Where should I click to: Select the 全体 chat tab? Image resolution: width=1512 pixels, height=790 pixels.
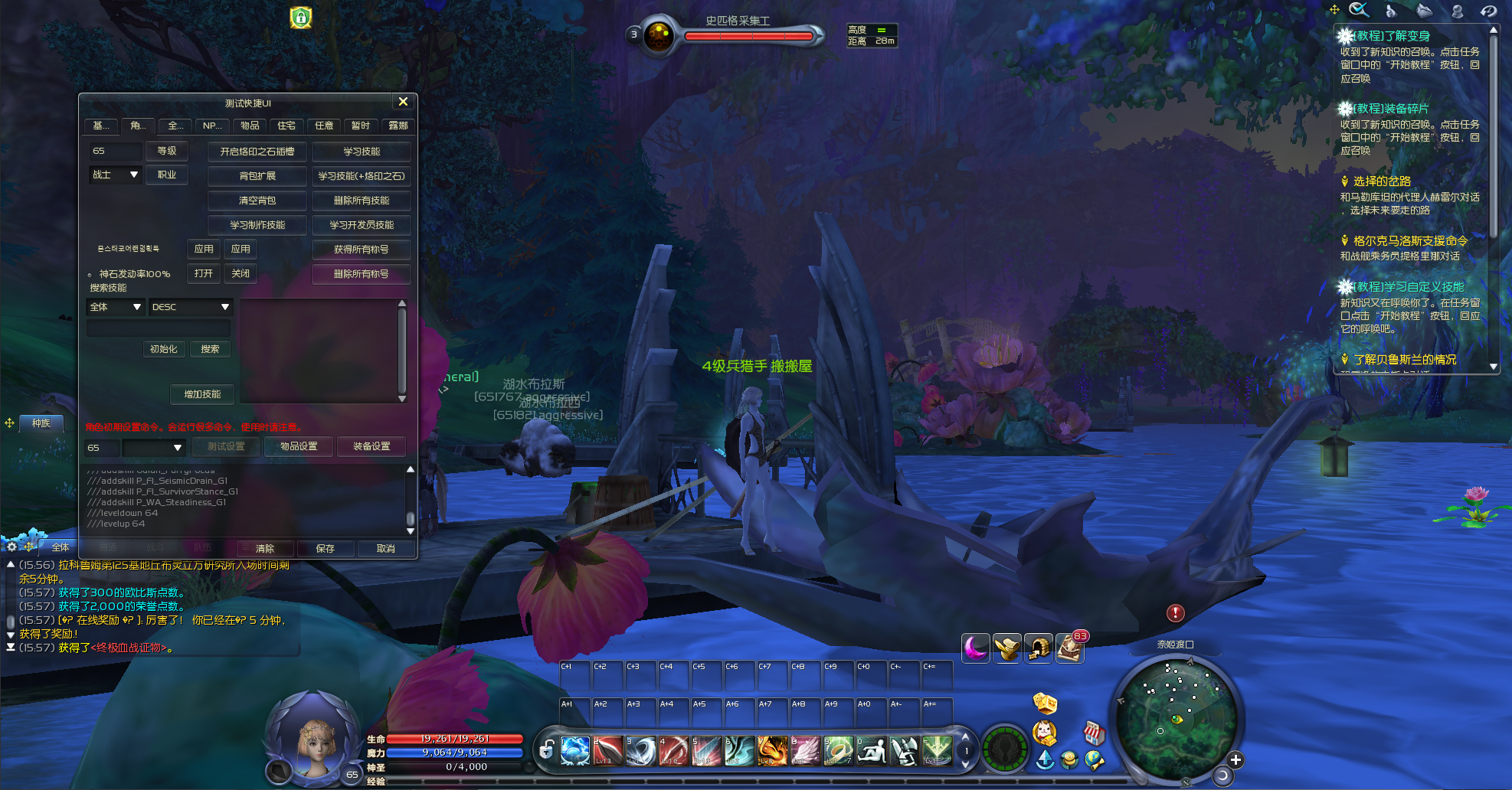point(61,547)
